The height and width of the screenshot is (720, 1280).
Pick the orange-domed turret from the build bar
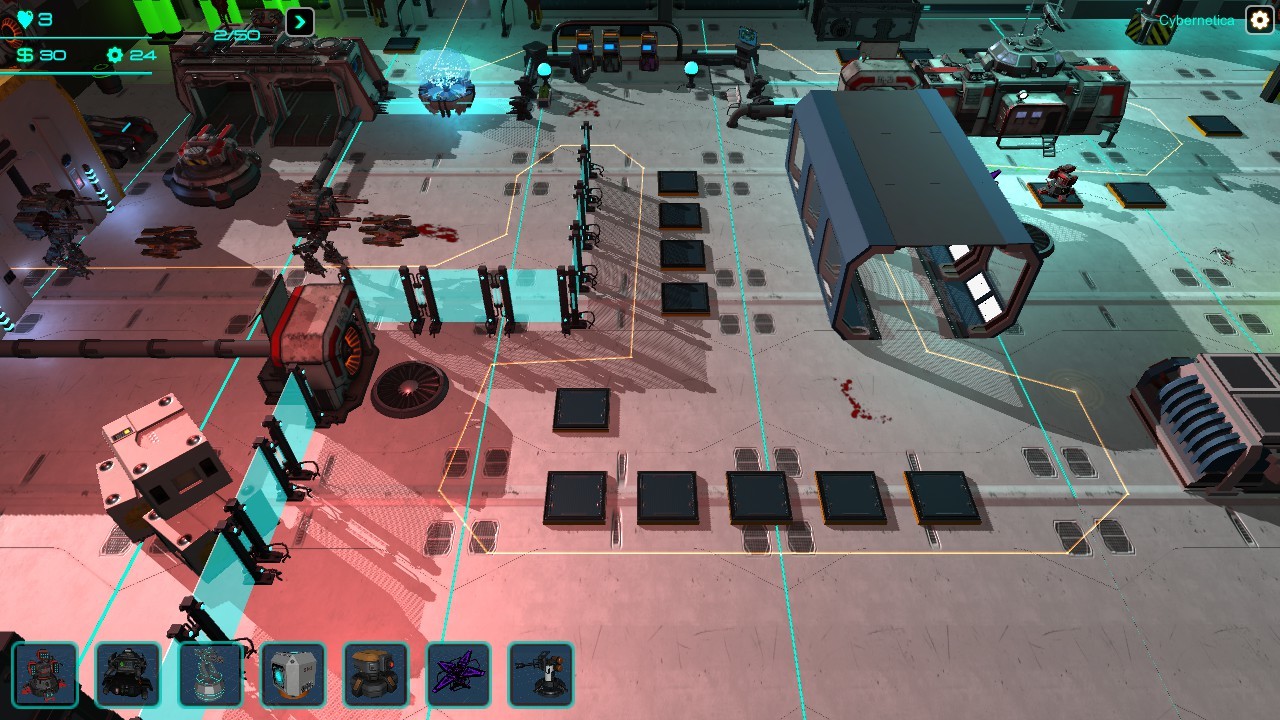pos(376,675)
